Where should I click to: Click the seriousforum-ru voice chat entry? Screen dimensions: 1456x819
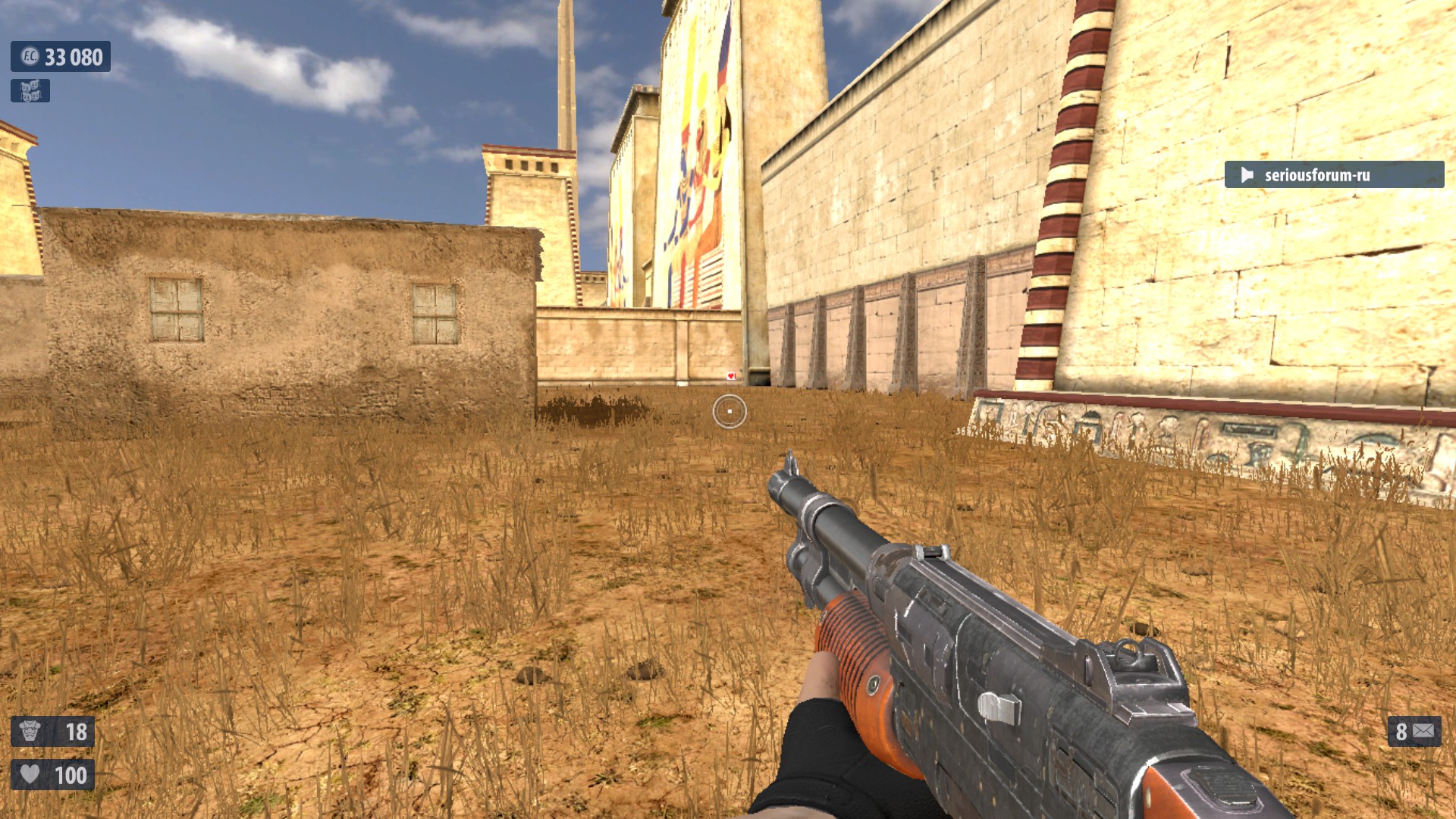click(x=1333, y=175)
